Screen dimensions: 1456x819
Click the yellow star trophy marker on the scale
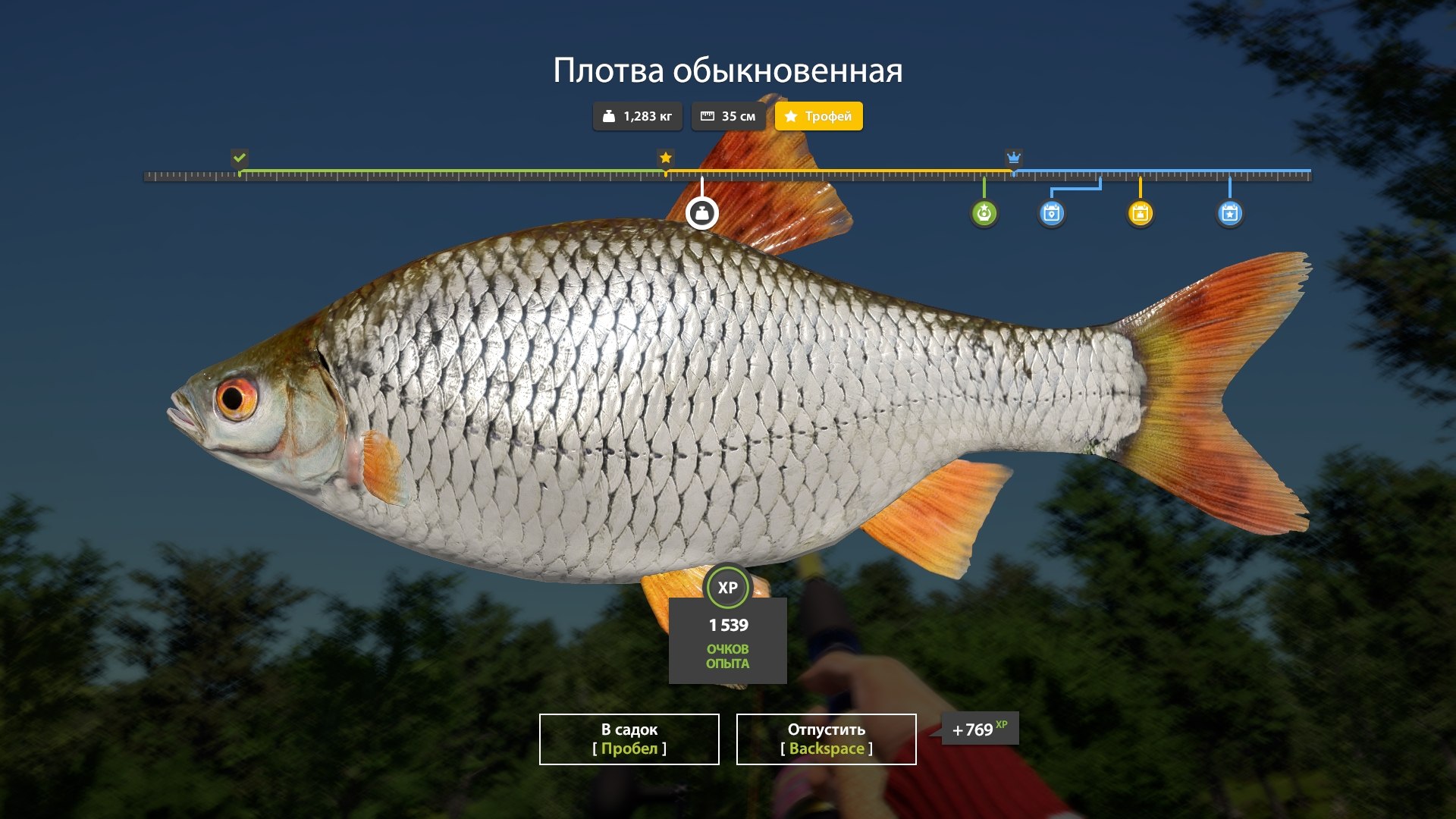point(666,158)
